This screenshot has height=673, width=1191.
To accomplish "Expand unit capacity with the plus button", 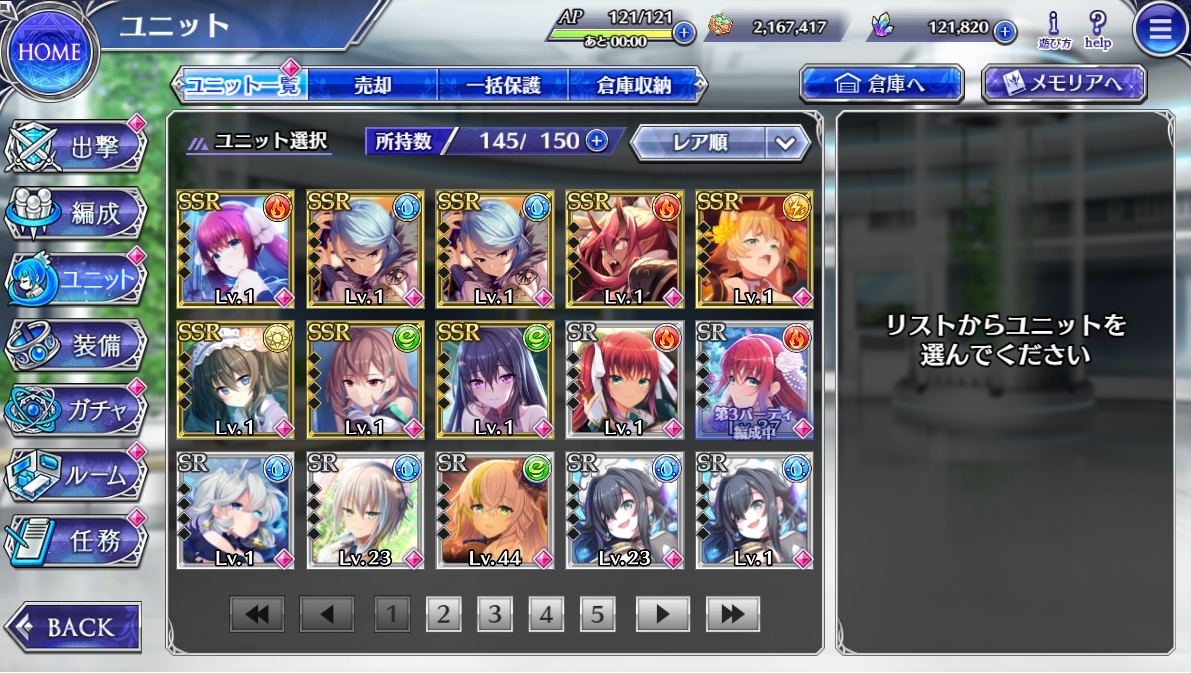I will (597, 141).
